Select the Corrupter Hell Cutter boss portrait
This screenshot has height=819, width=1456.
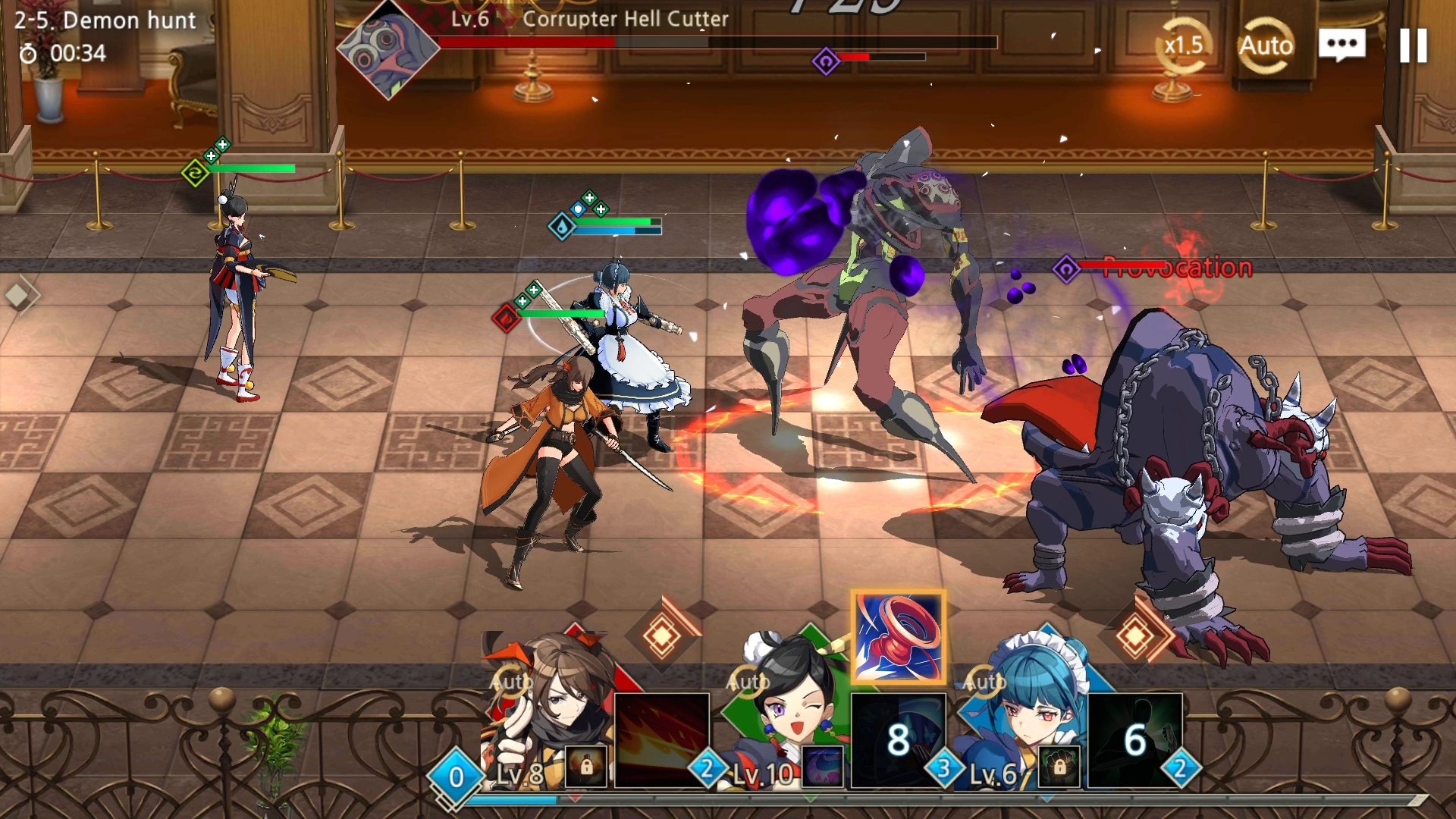(388, 50)
